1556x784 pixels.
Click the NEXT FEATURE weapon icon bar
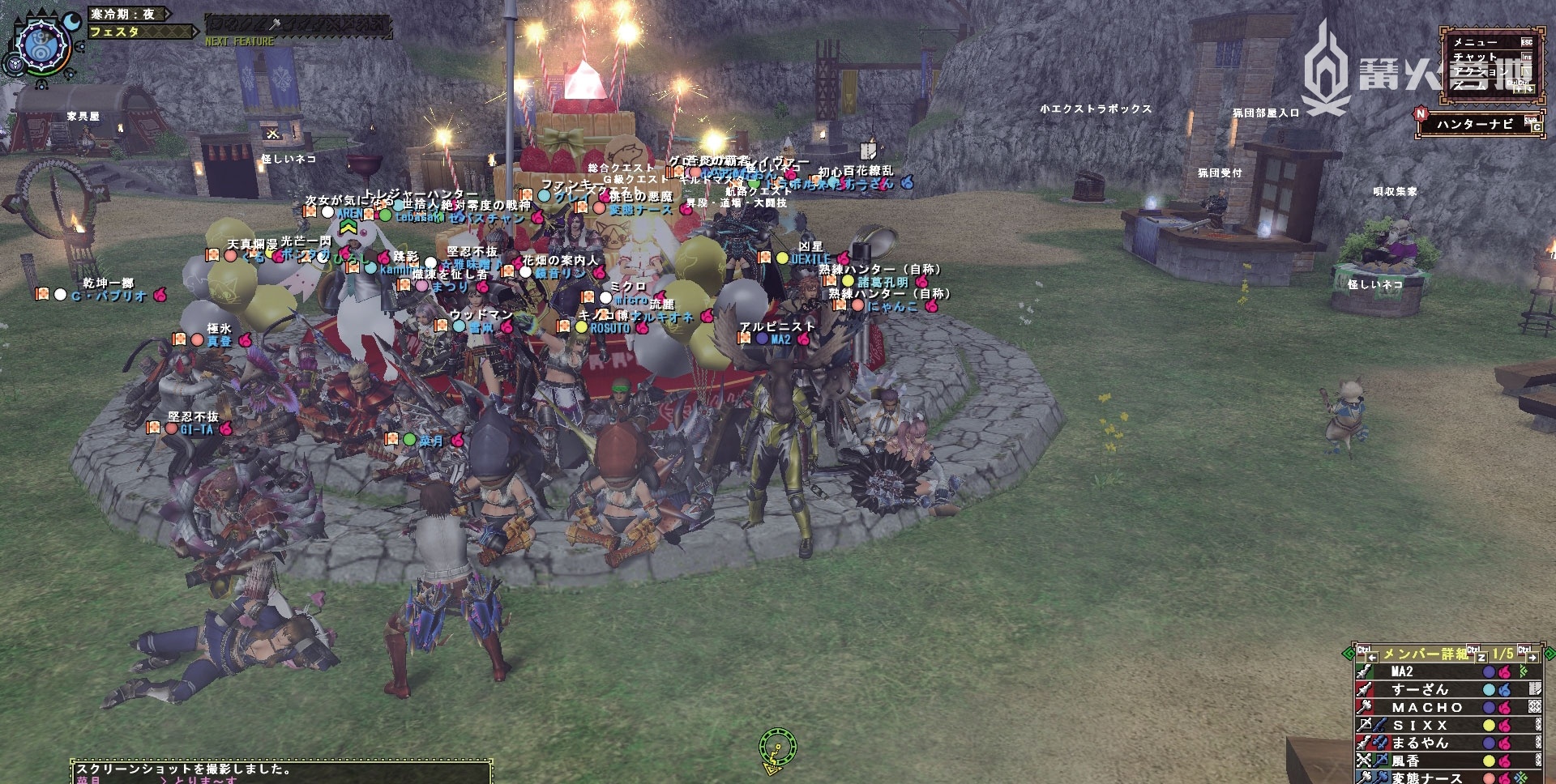click(x=297, y=25)
